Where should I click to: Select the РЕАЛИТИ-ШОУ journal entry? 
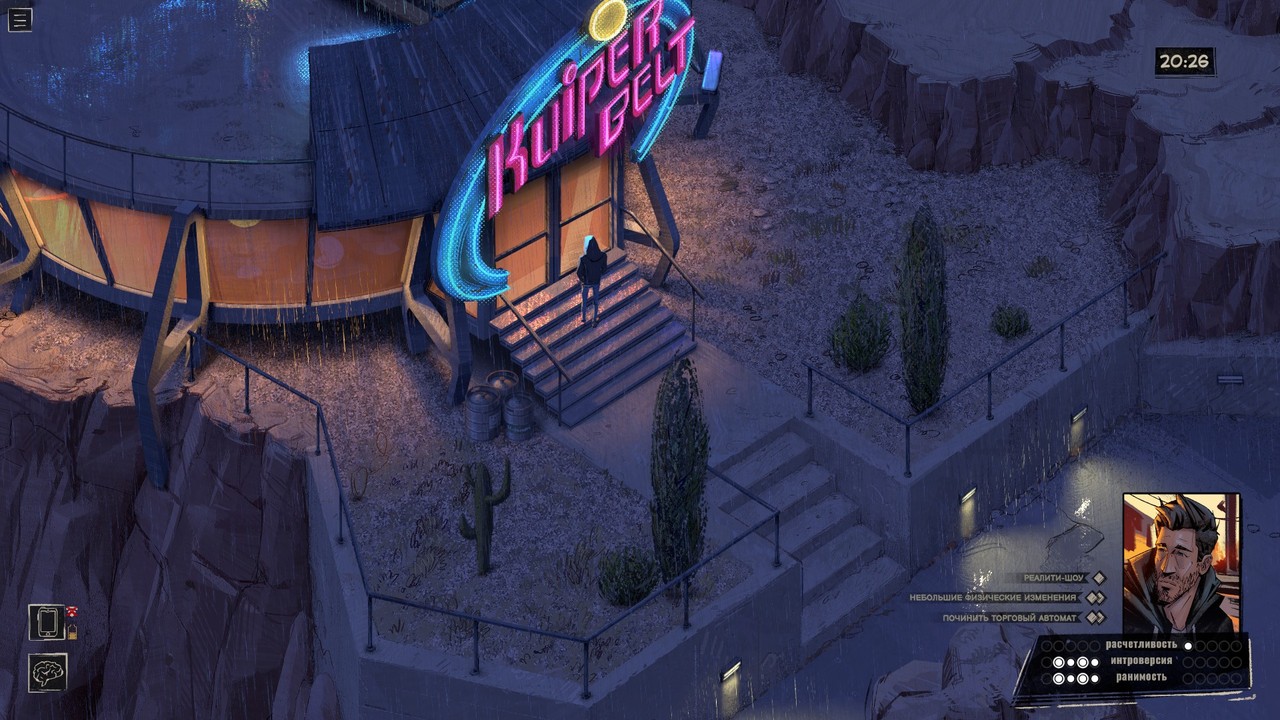1052,578
